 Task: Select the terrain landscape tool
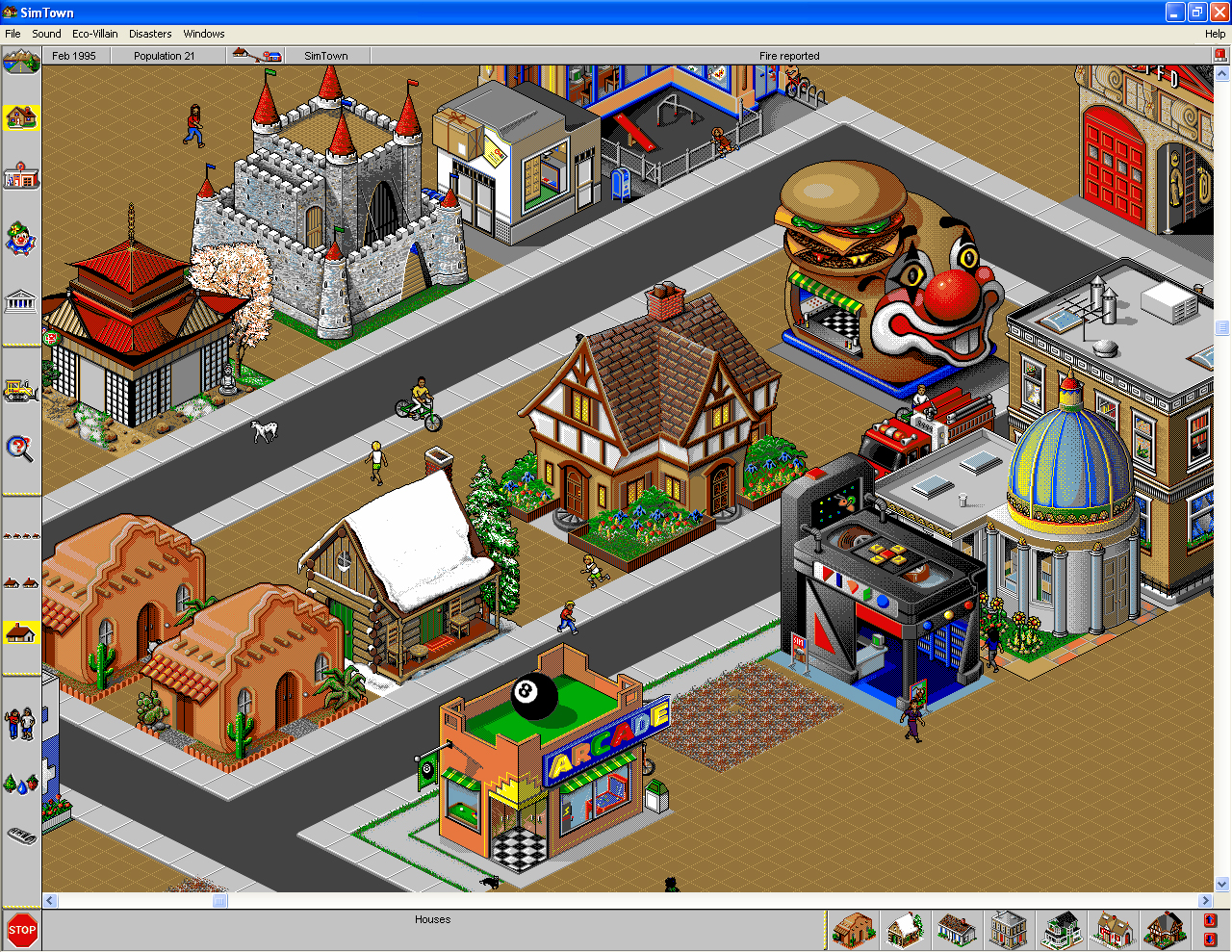tap(21, 60)
